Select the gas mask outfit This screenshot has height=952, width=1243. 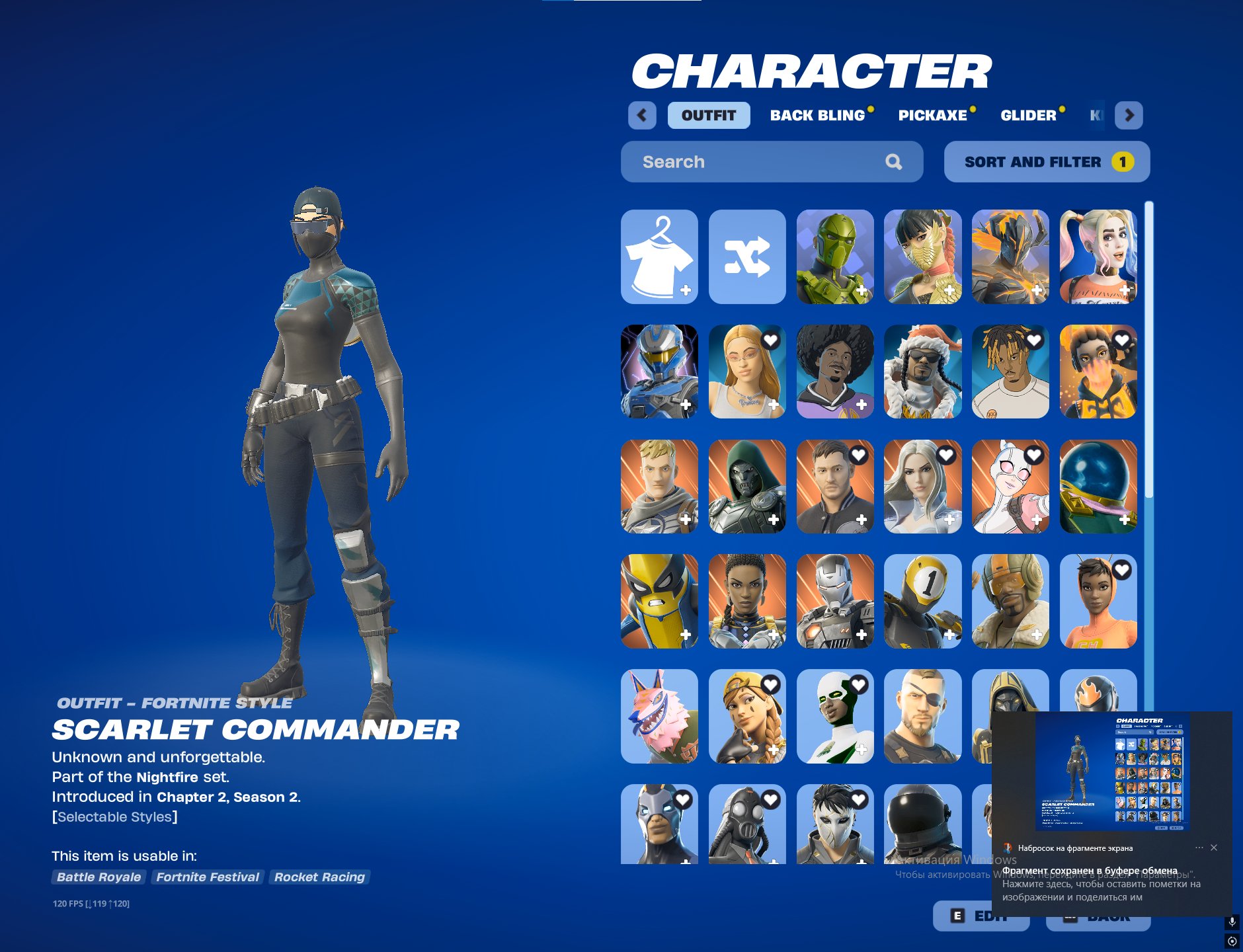(x=747, y=830)
